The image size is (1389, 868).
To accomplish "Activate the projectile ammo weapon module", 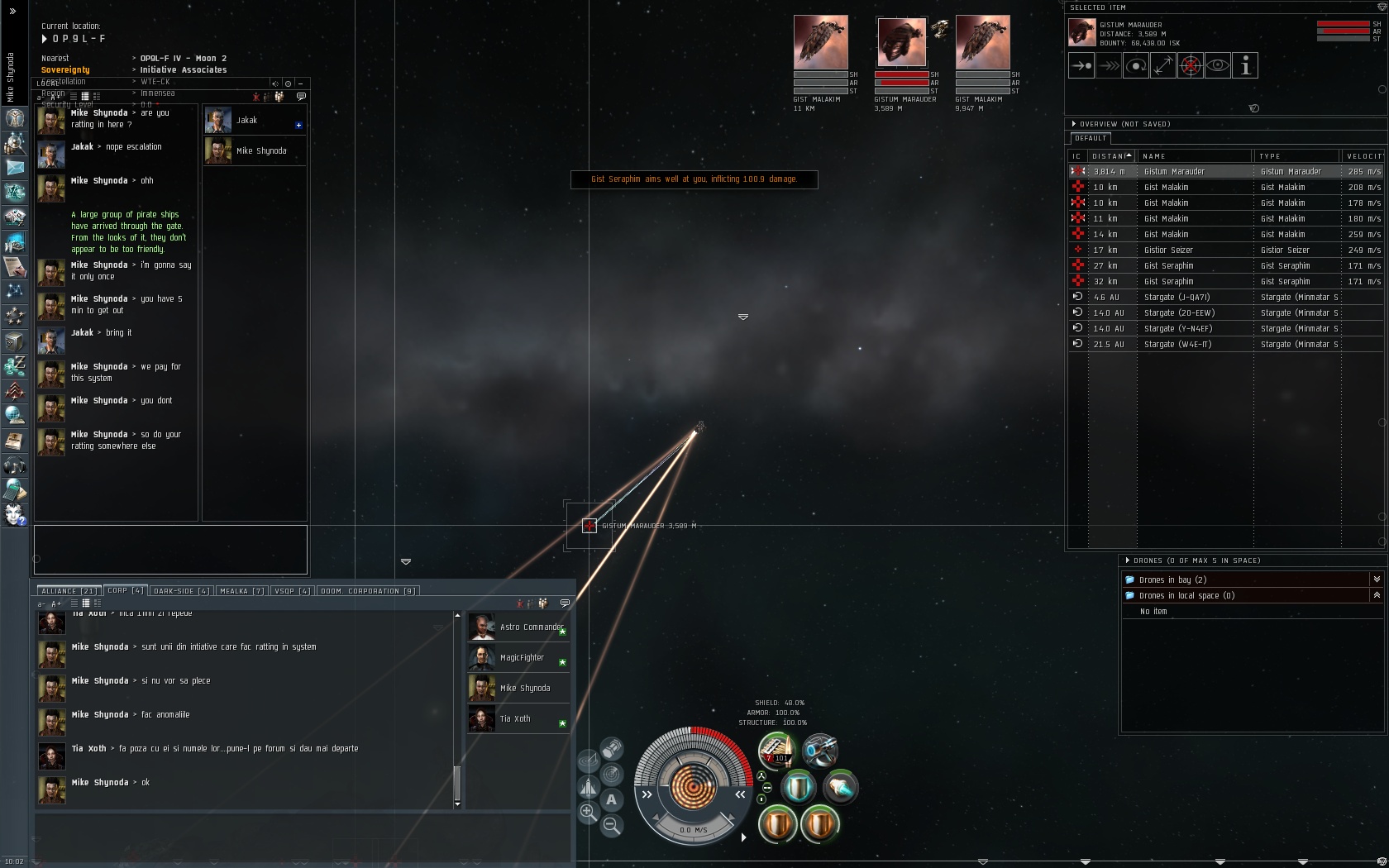I will pos(777,750).
